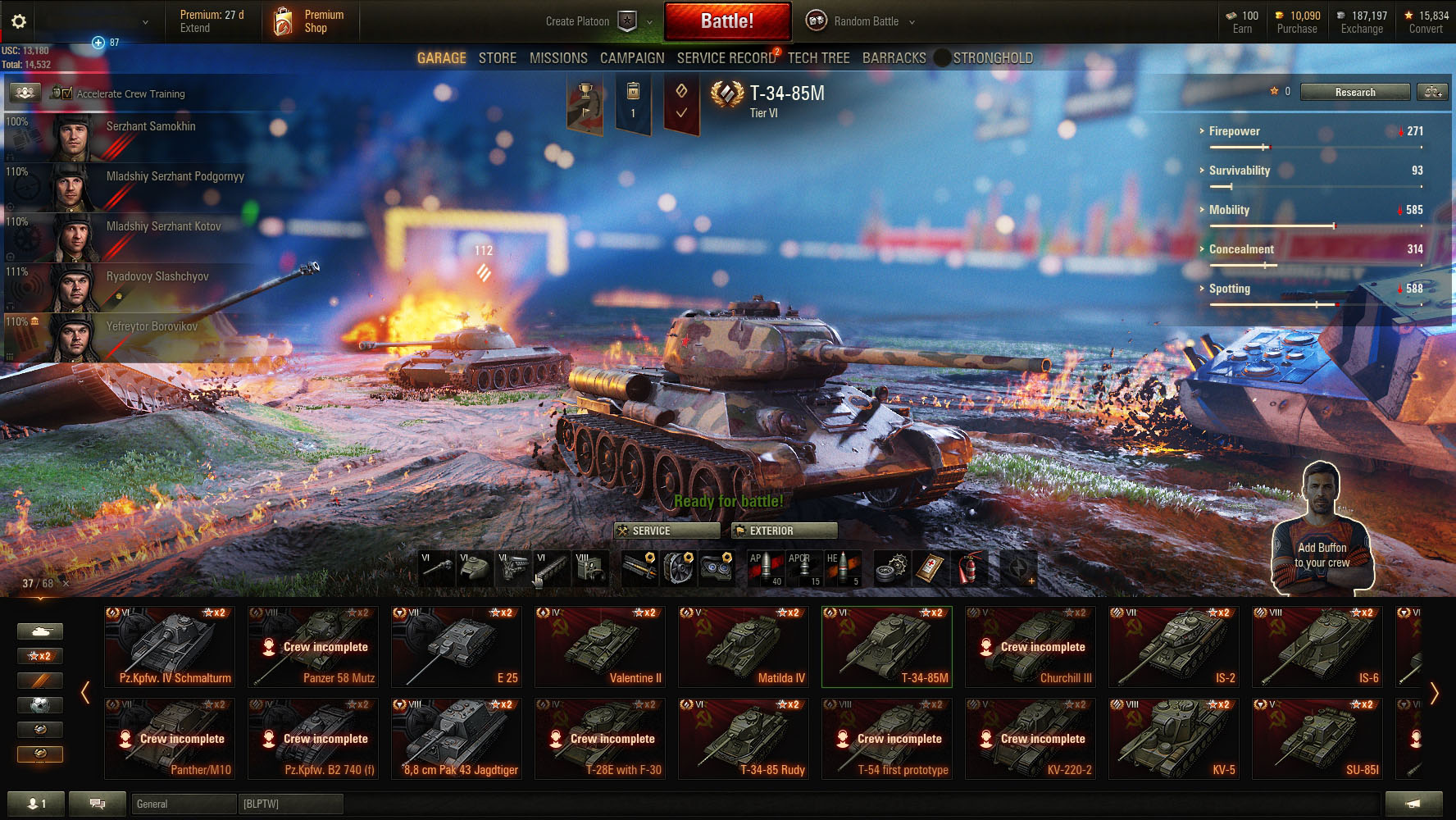Open the Research button for T-34-85M

click(1354, 92)
